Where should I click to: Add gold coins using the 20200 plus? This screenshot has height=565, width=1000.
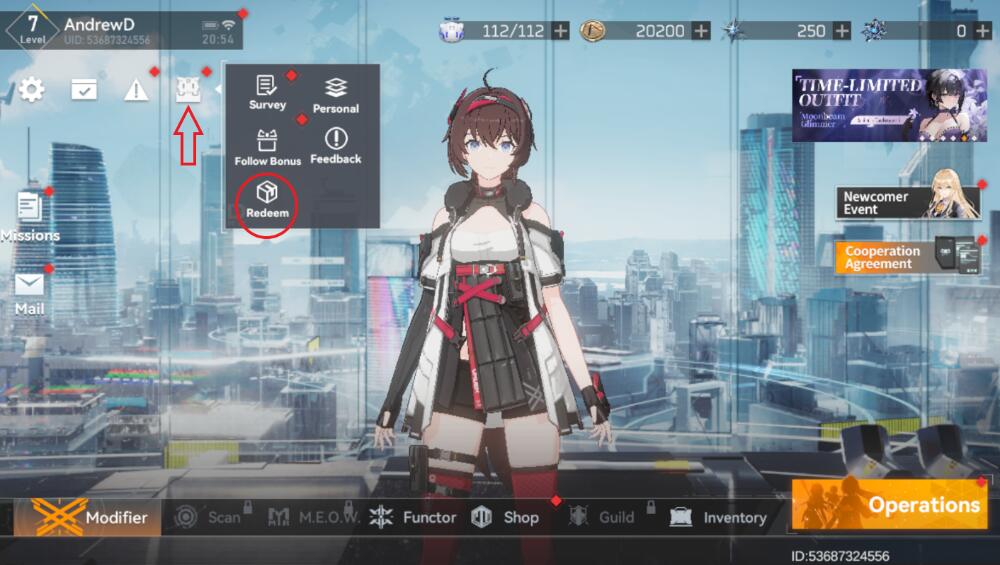(x=702, y=31)
